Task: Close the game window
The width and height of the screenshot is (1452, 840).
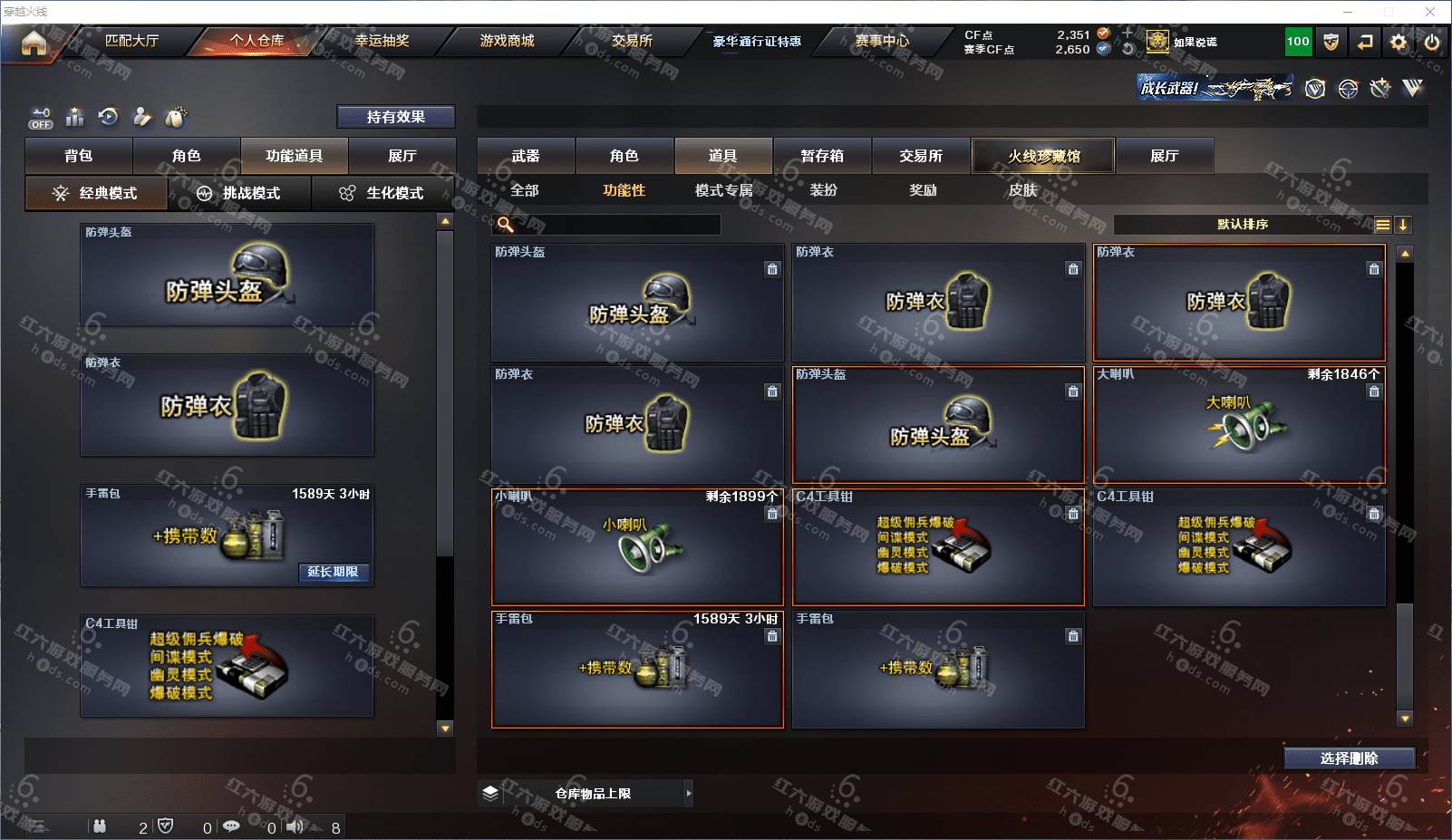Action: click(1430, 12)
